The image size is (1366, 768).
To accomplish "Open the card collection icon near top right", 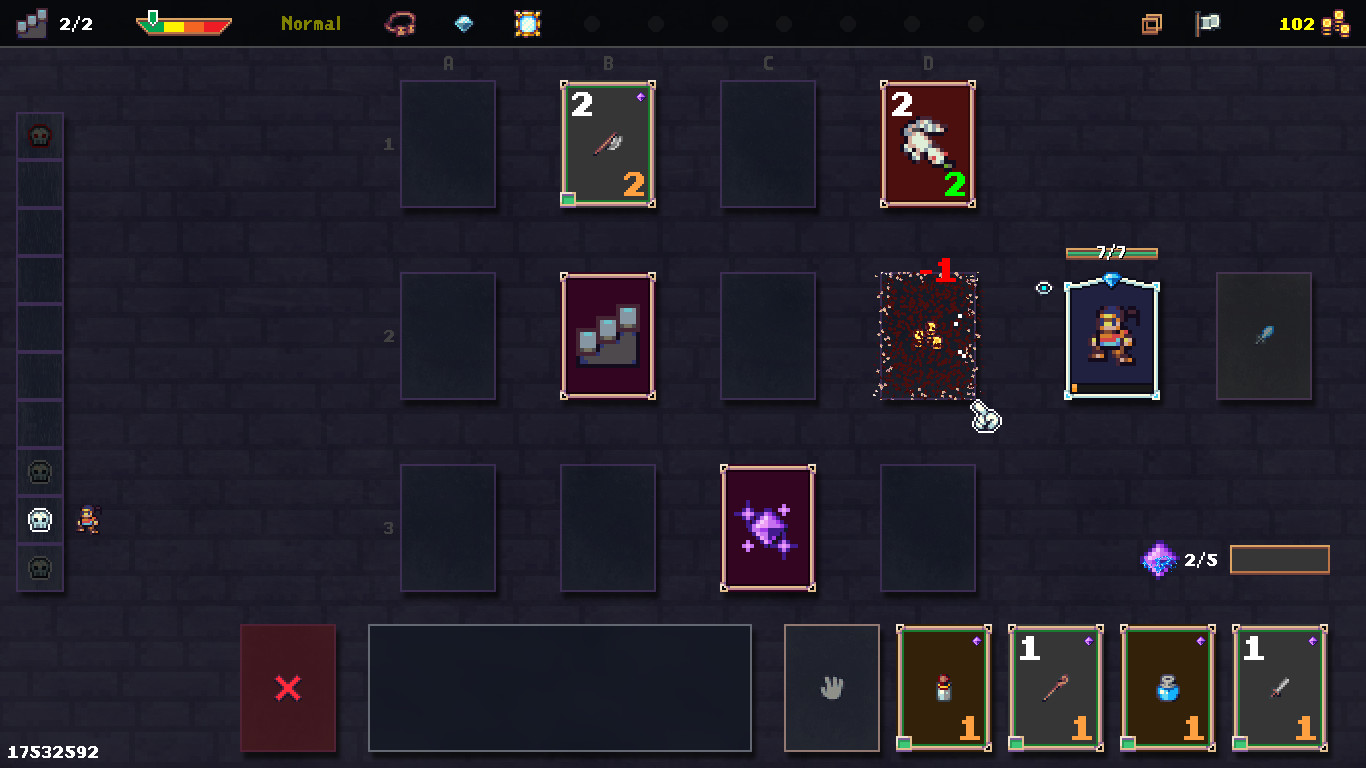I will click(1153, 22).
